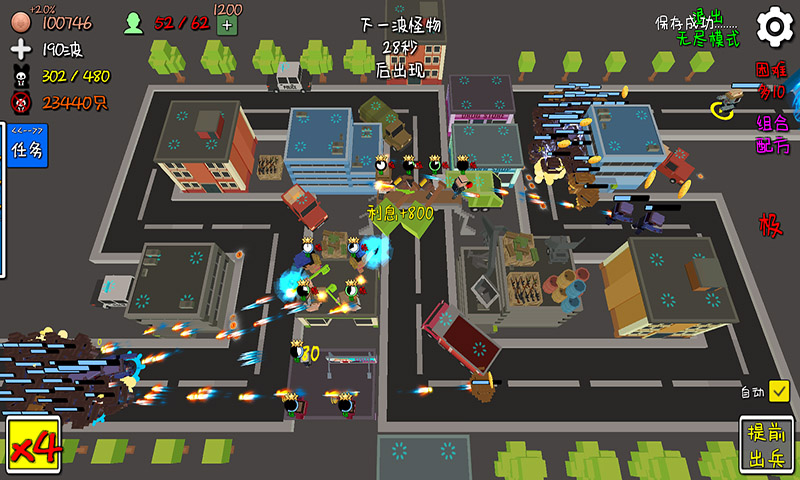Click the red 极 button
The height and width of the screenshot is (480, 800).
pos(770,224)
